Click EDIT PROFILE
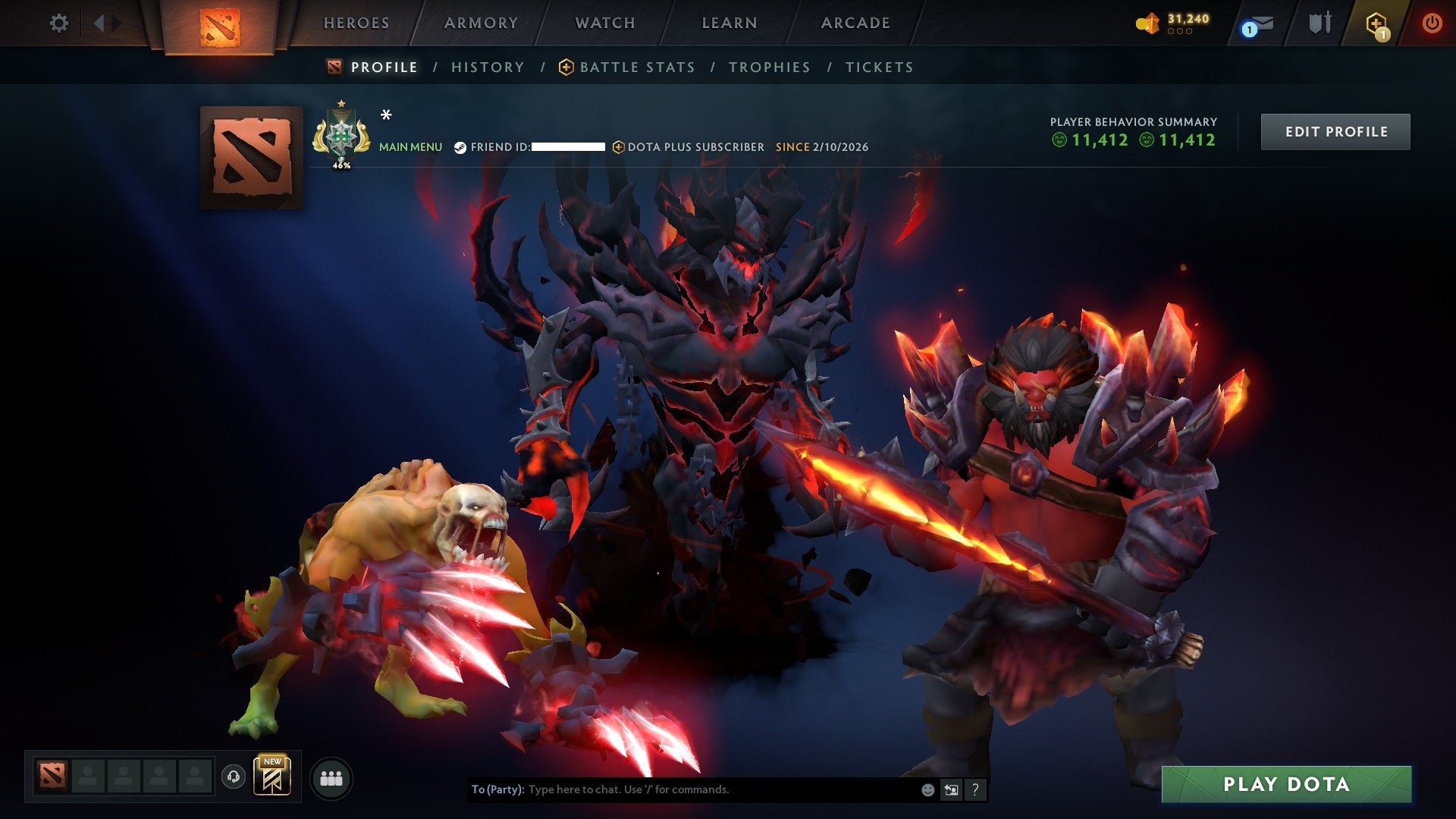 pos(1335,130)
